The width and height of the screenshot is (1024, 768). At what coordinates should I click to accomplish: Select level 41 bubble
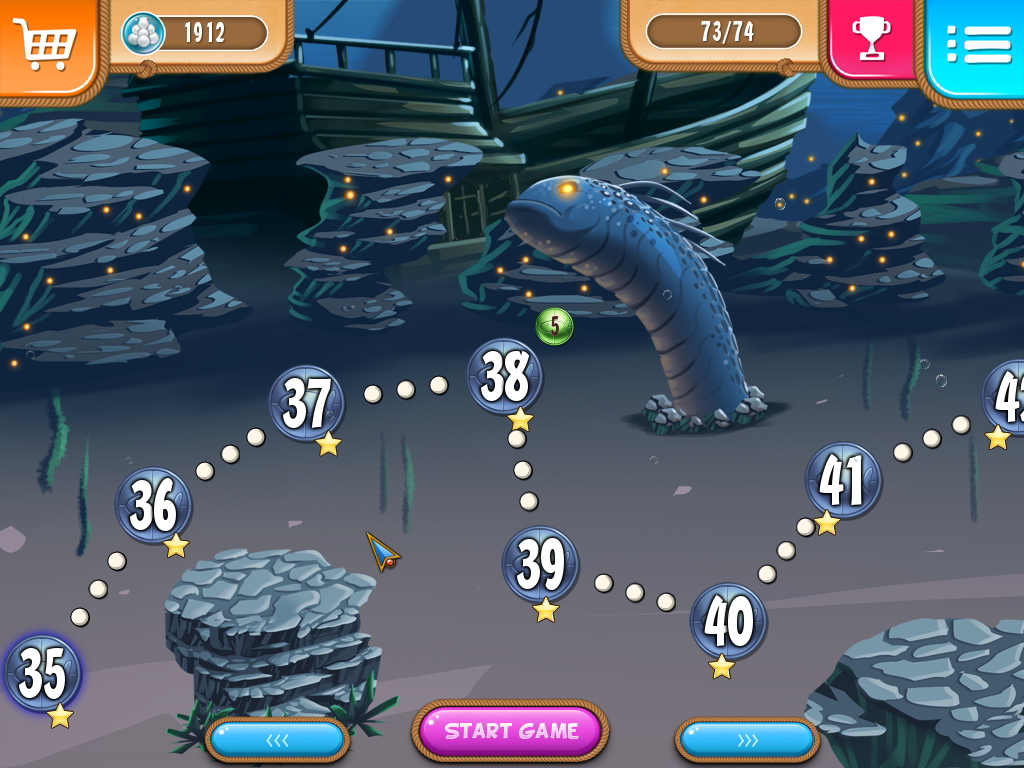(x=842, y=481)
